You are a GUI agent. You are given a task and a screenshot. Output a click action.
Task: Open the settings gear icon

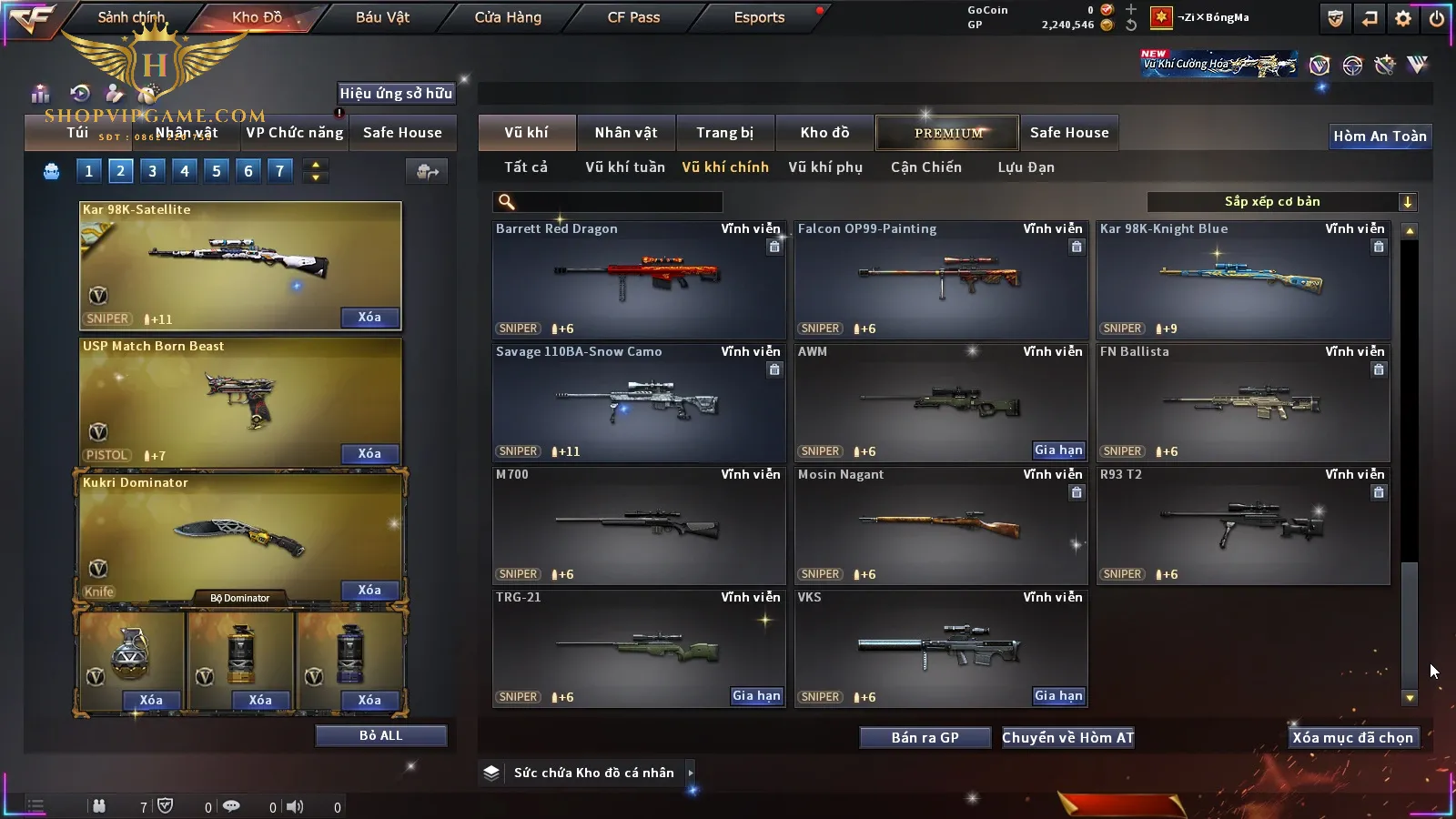[x=1403, y=18]
